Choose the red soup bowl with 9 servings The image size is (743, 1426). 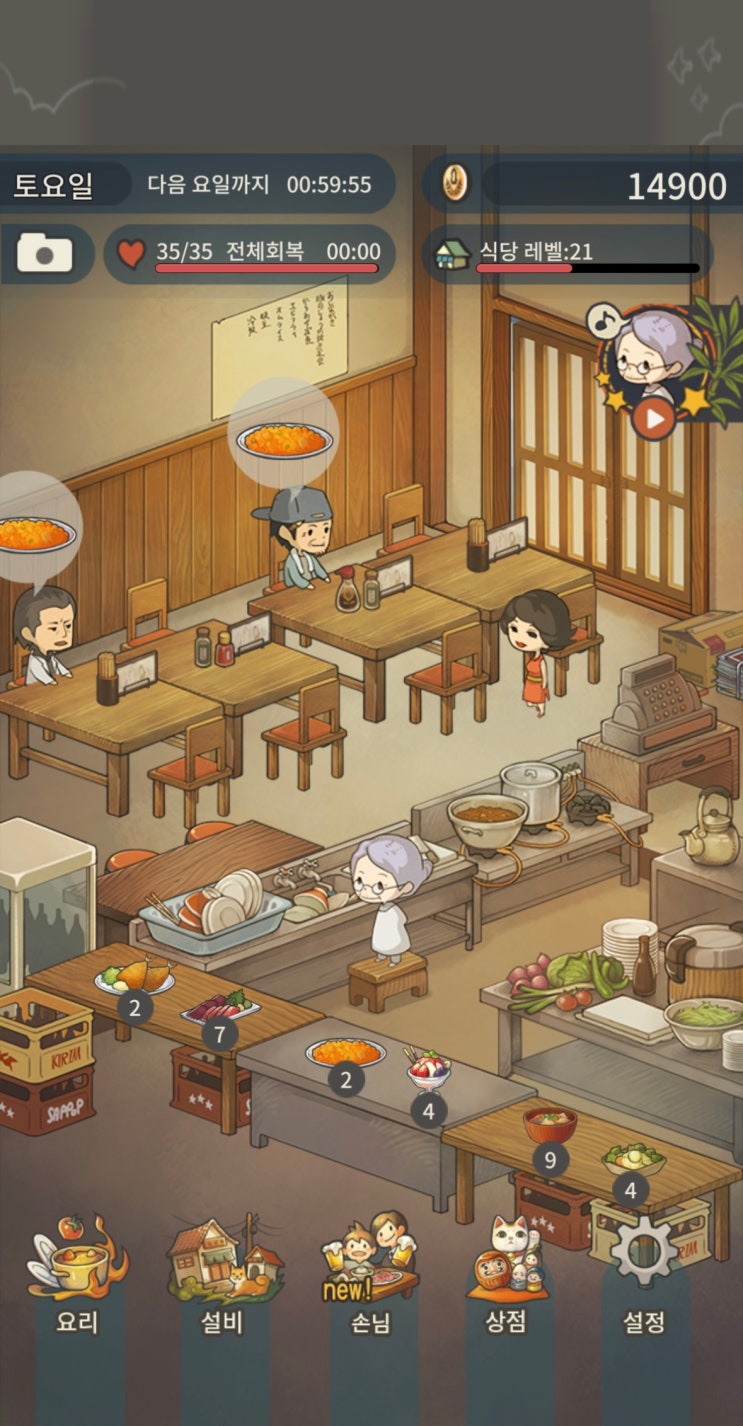pos(550,1125)
